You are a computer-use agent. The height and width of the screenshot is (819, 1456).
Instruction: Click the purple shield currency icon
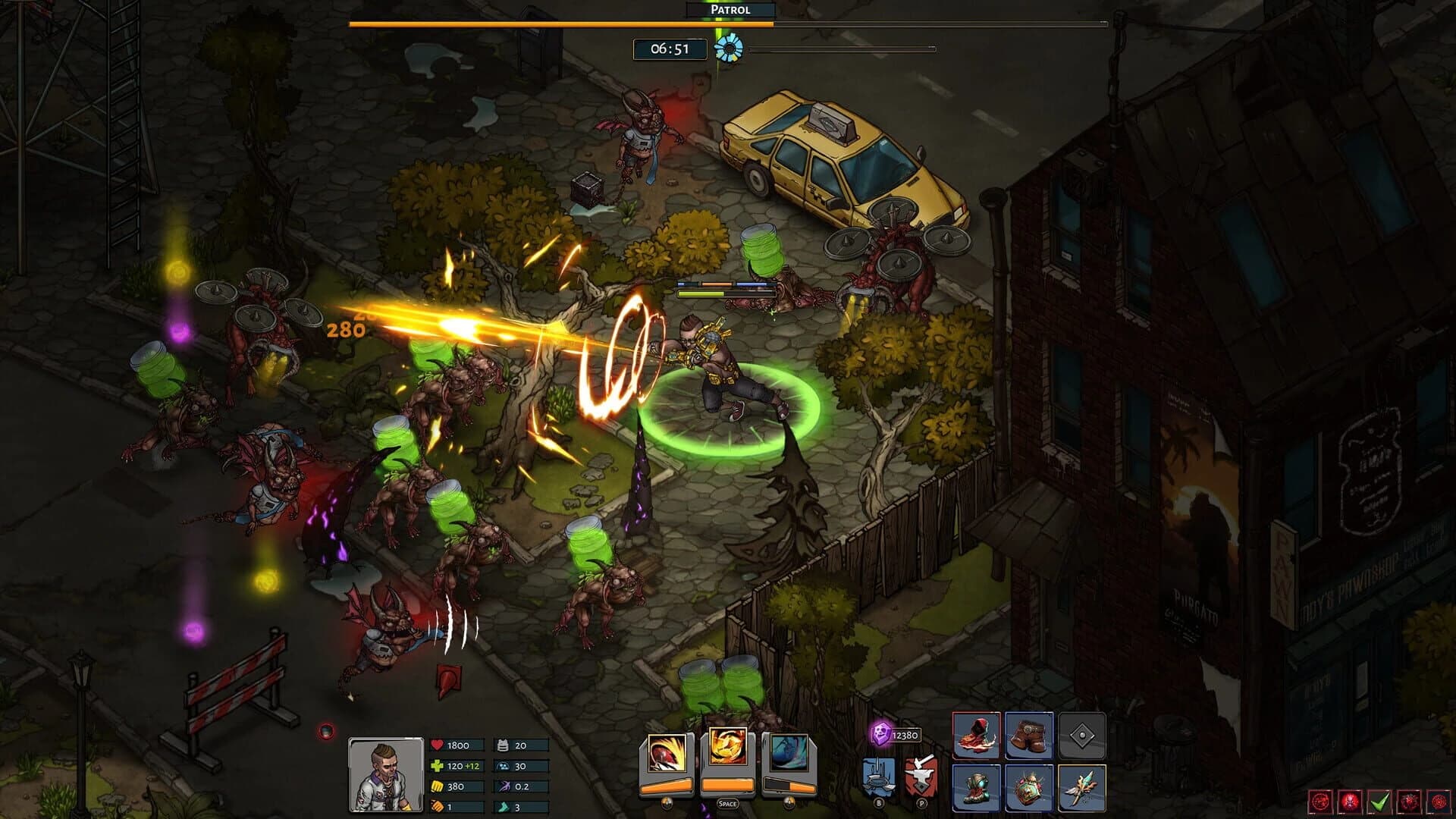[881, 733]
